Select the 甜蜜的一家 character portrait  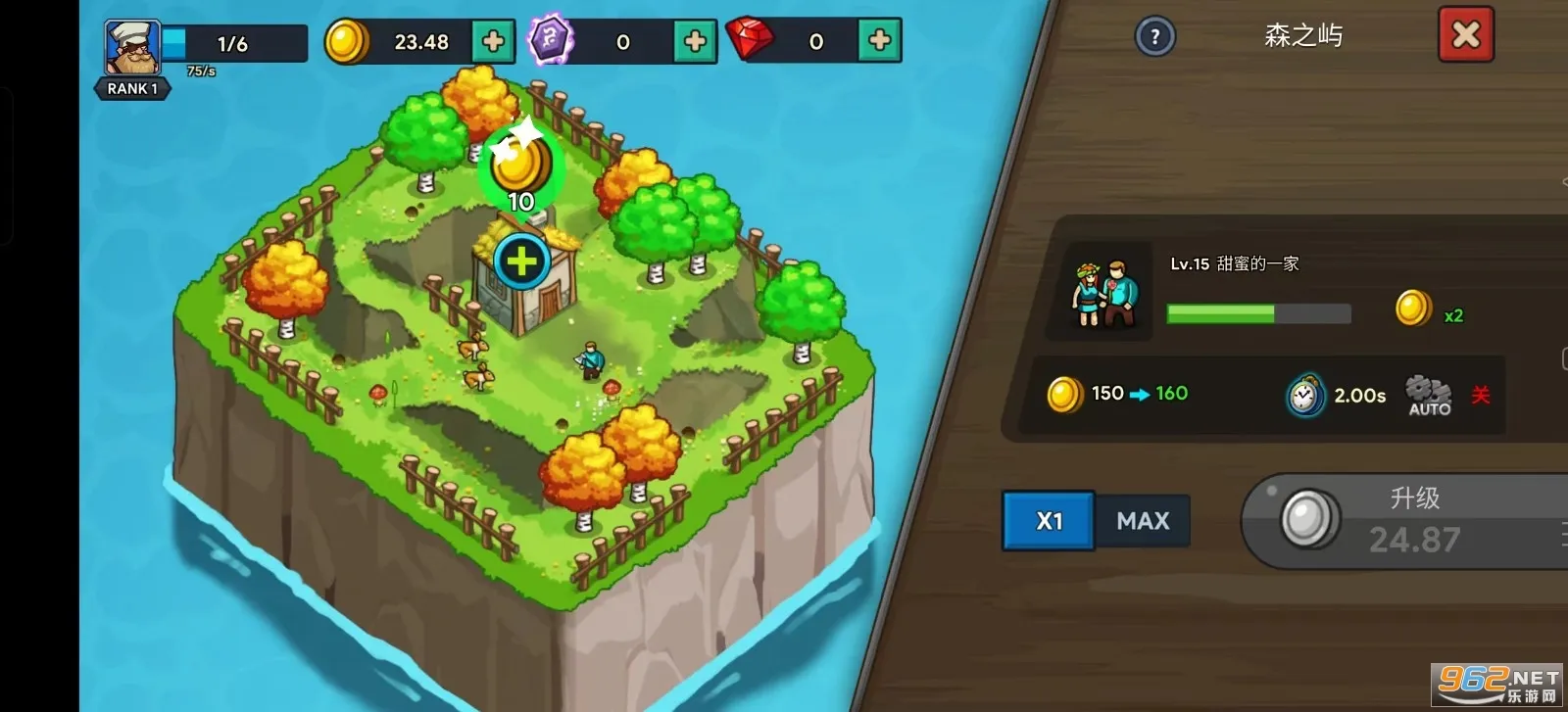click(x=1104, y=292)
